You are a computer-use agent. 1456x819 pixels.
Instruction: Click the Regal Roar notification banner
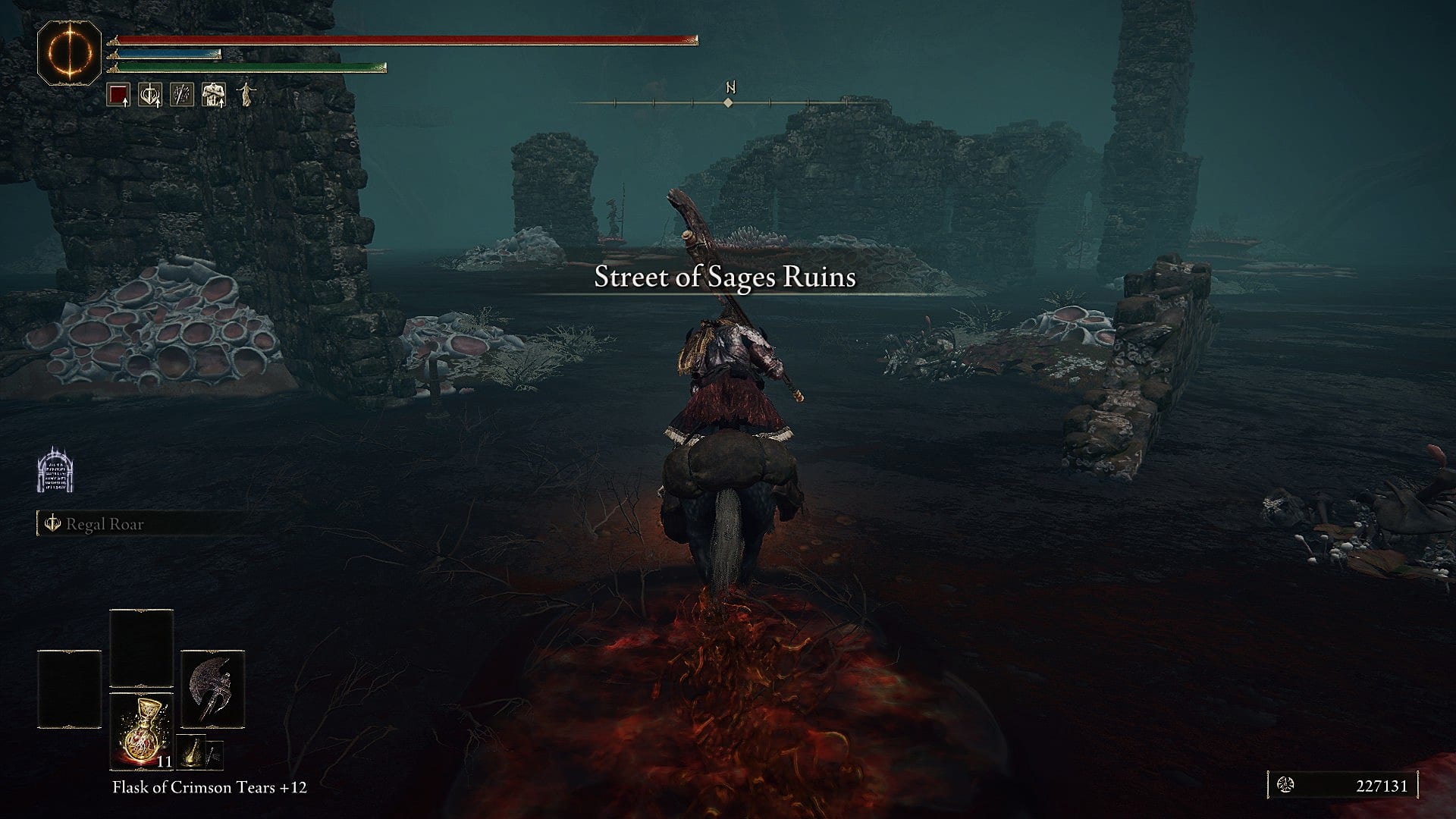106,524
